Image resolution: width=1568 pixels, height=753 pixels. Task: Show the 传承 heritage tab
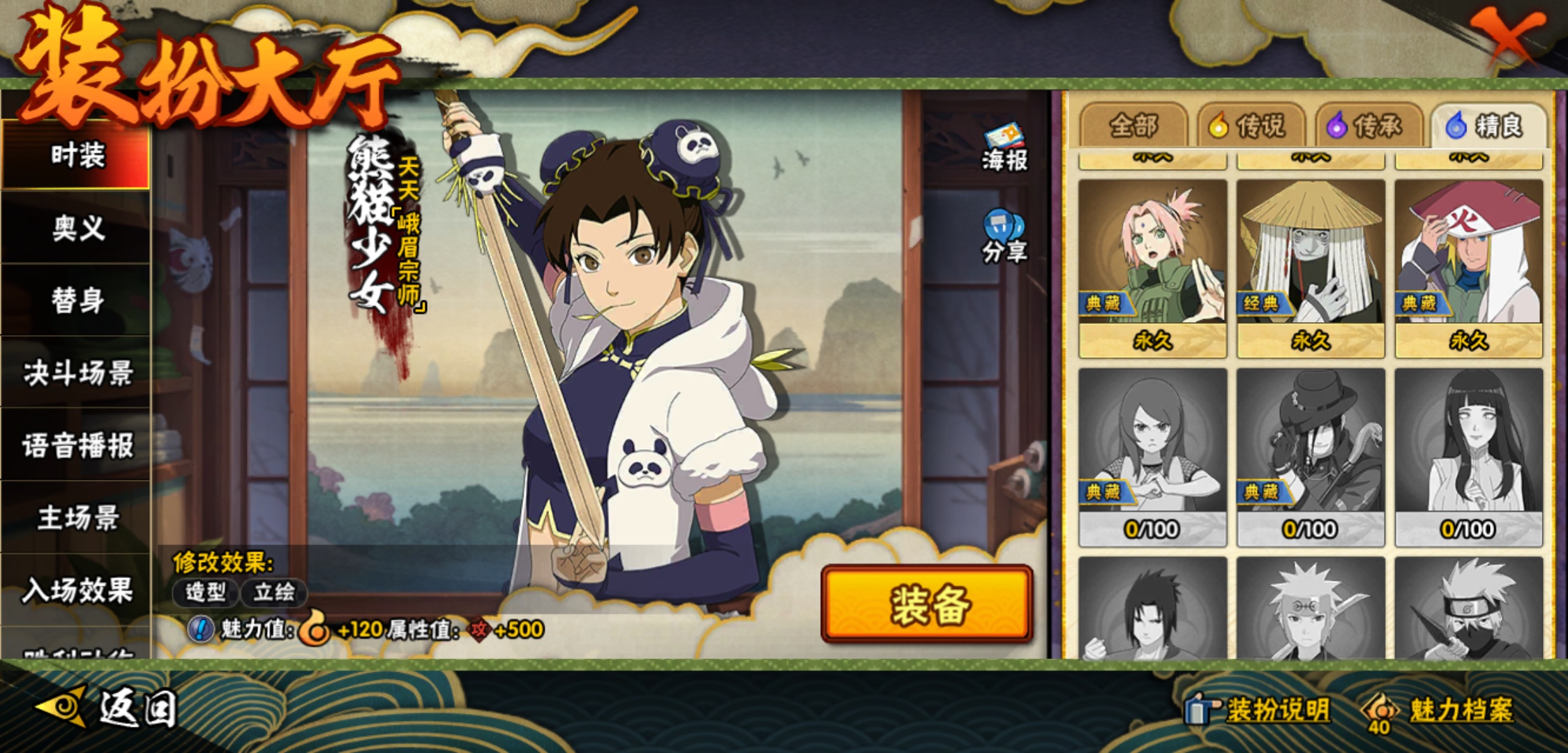tap(1369, 126)
